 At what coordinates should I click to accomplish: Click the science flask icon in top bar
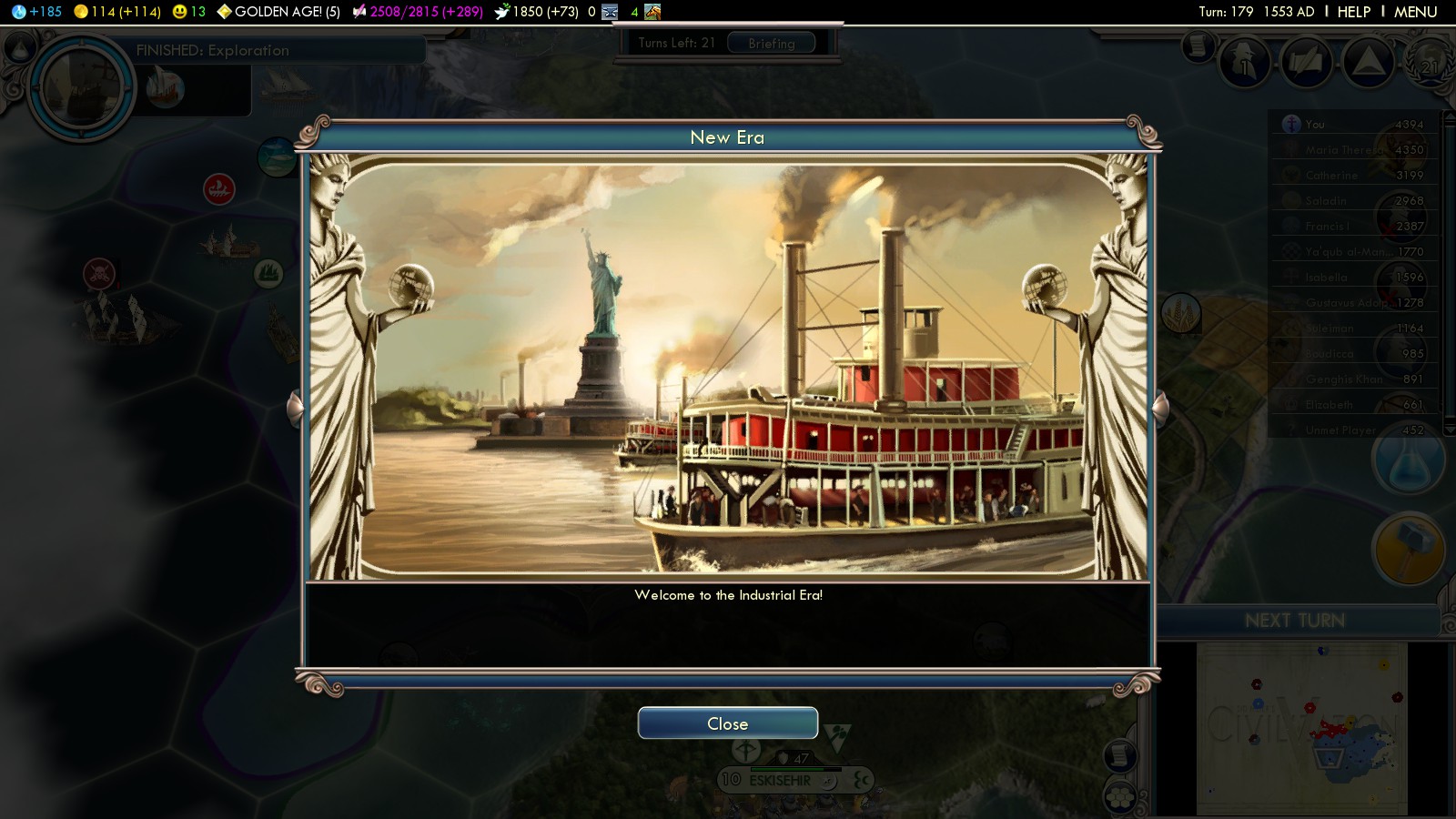click(x=18, y=12)
